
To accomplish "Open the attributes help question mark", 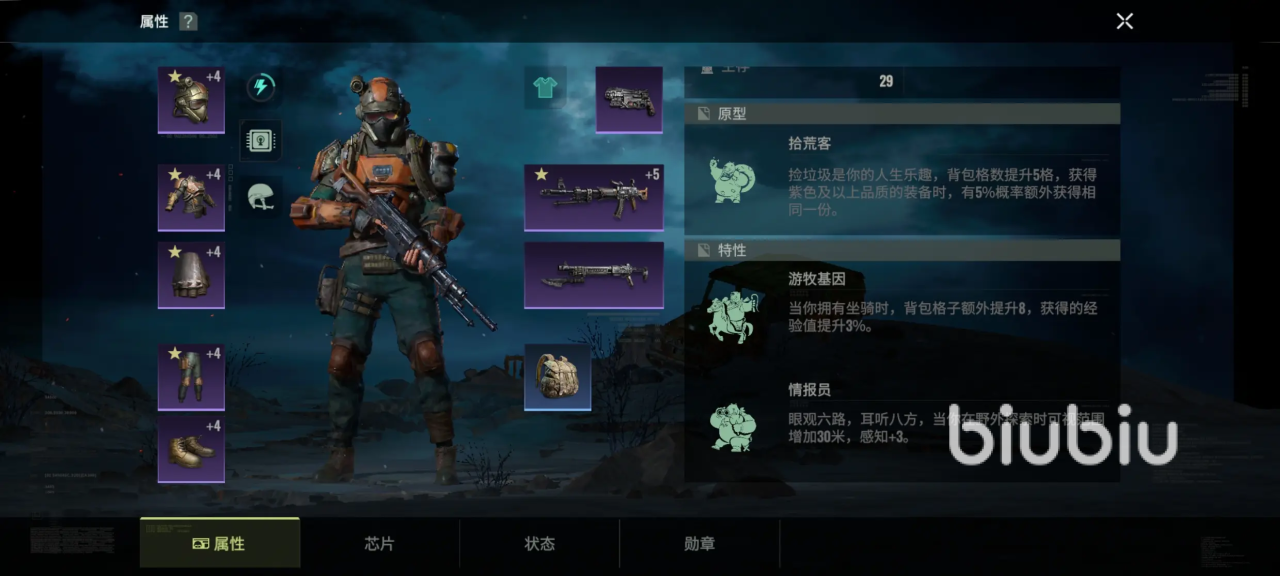I will click(188, 22).
